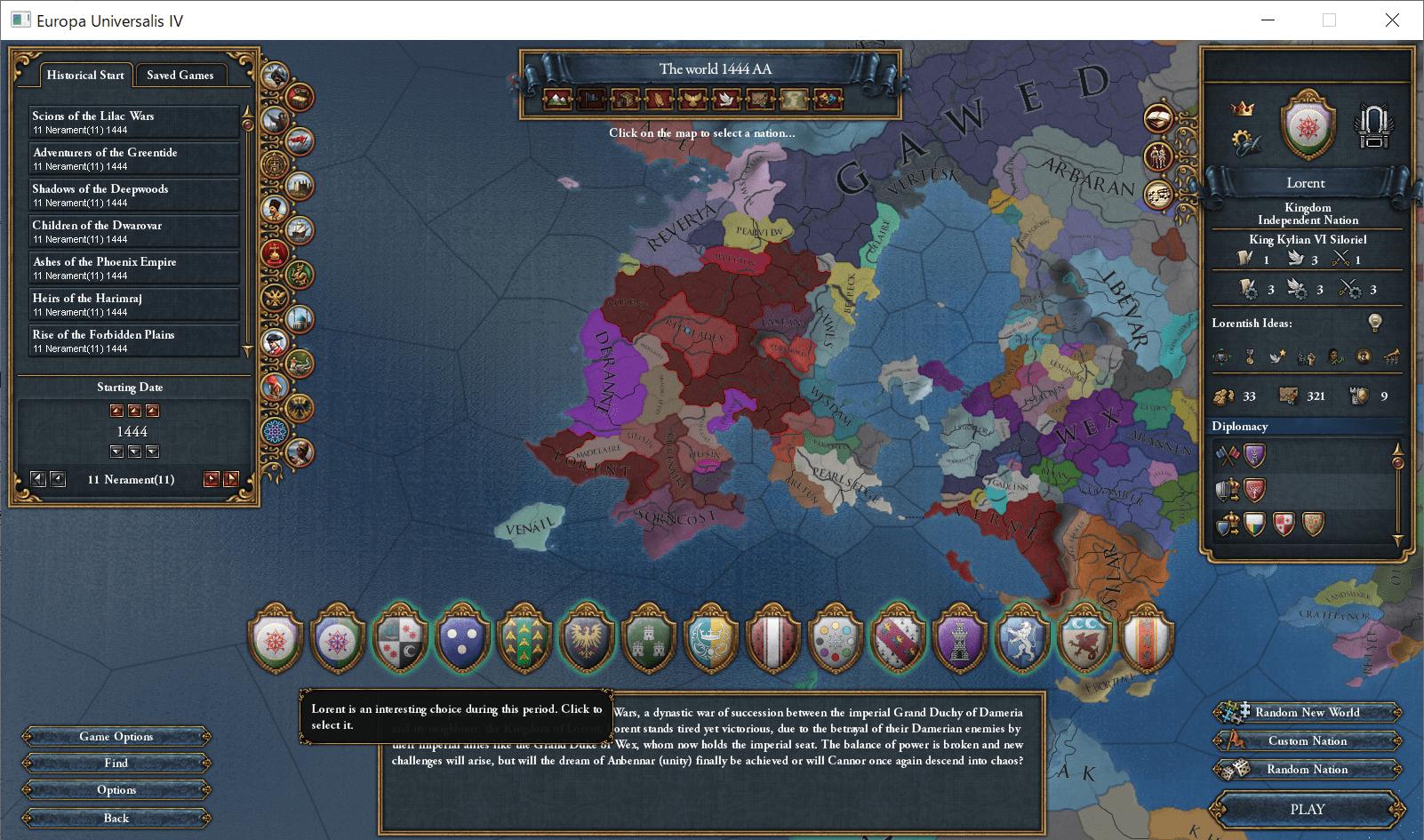Open Game Options
1424x840 pixels.
(x=116, y=736)
